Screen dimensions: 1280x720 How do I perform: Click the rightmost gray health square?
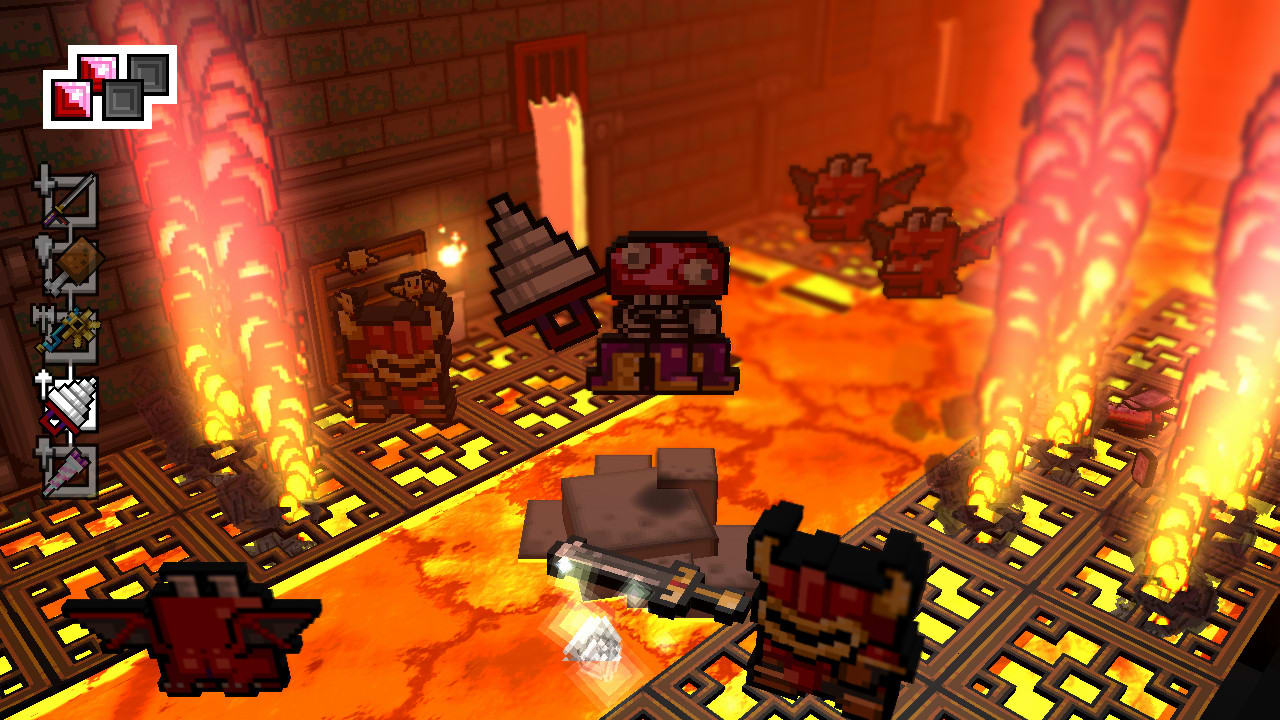pos(149,76)
